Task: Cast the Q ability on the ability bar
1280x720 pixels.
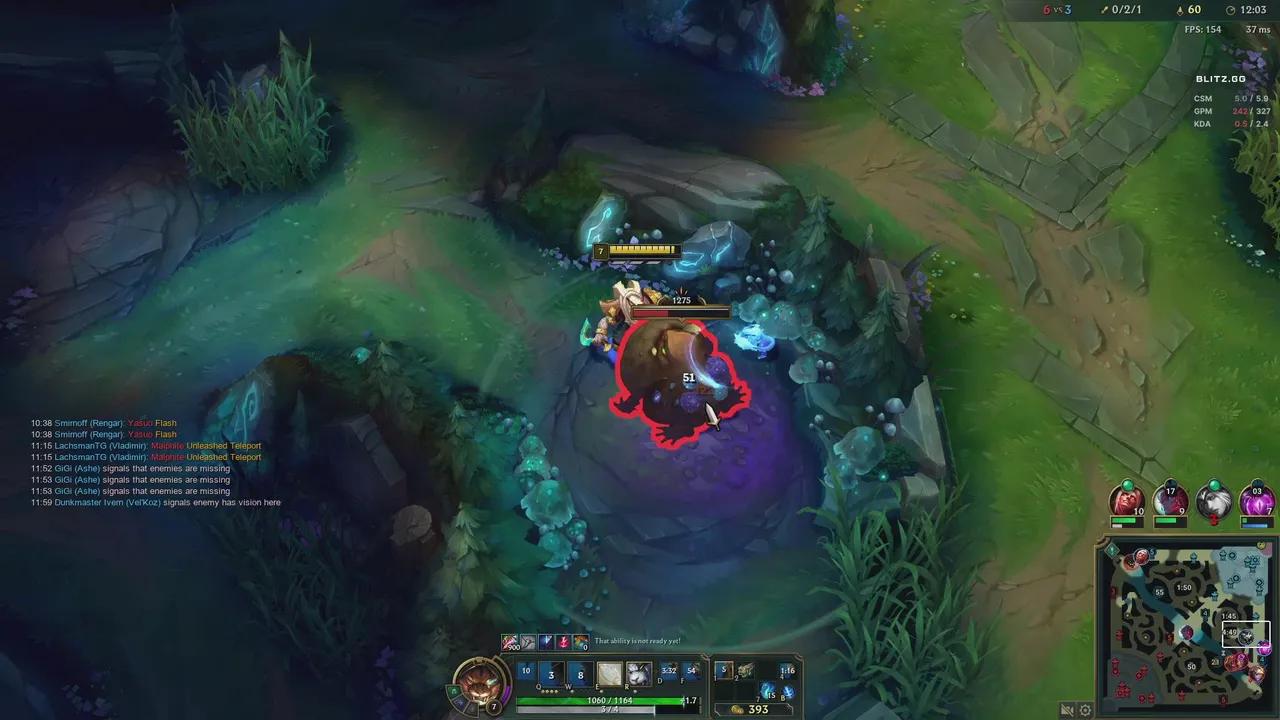Action: (527, 672)
